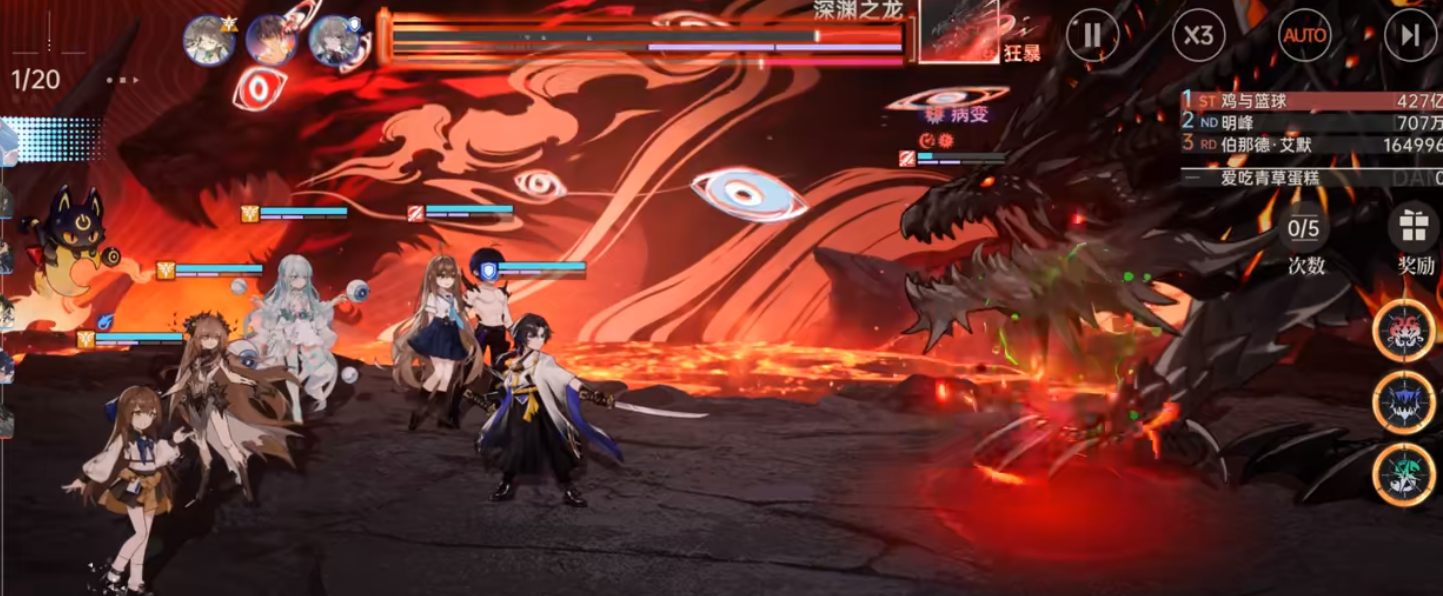Toggle AUTO battle mode
Screen dimensions: 1443x596
tap(1305, 37)
